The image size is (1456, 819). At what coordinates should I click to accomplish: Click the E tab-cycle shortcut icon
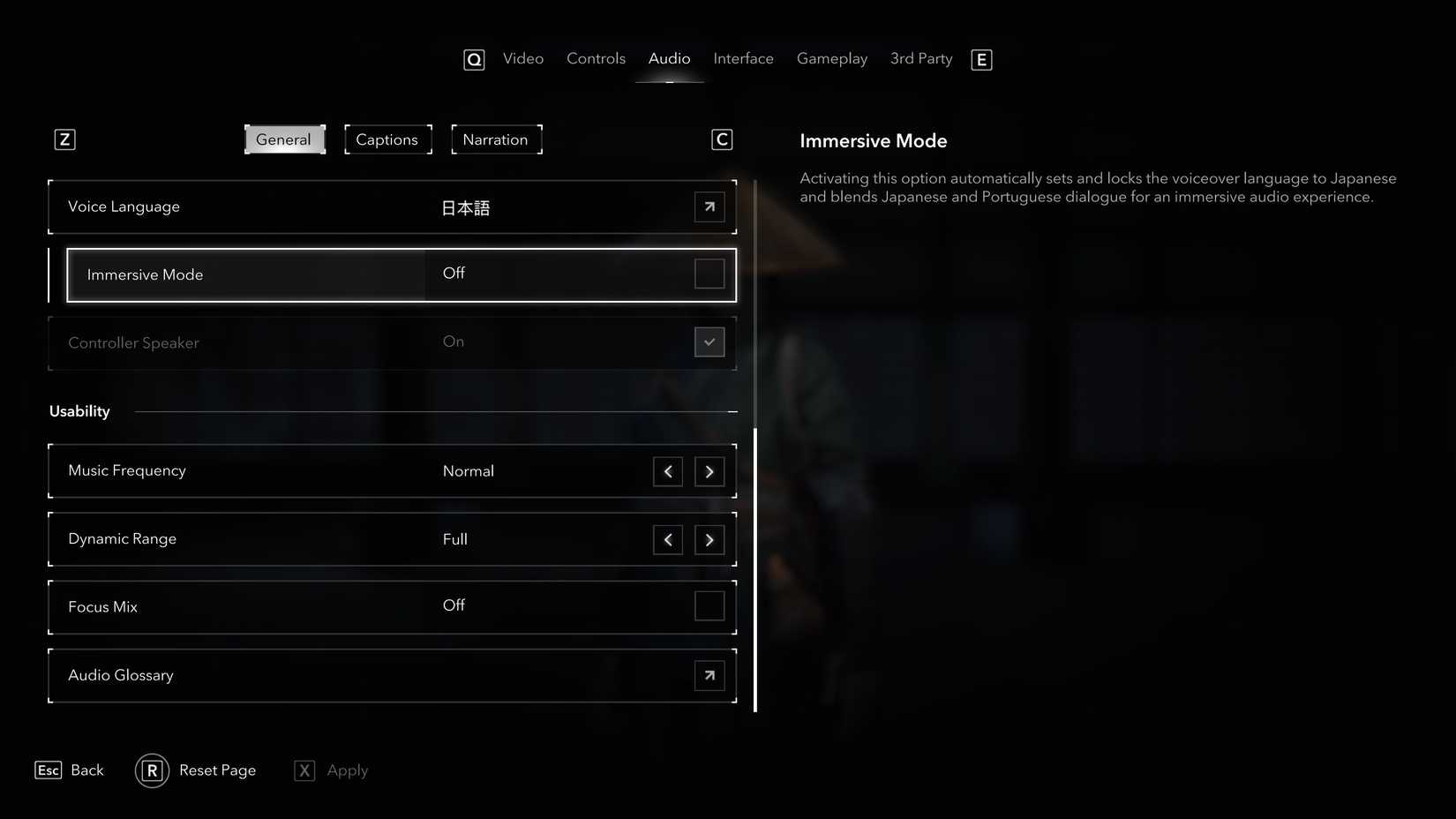[x=980, y=59]
